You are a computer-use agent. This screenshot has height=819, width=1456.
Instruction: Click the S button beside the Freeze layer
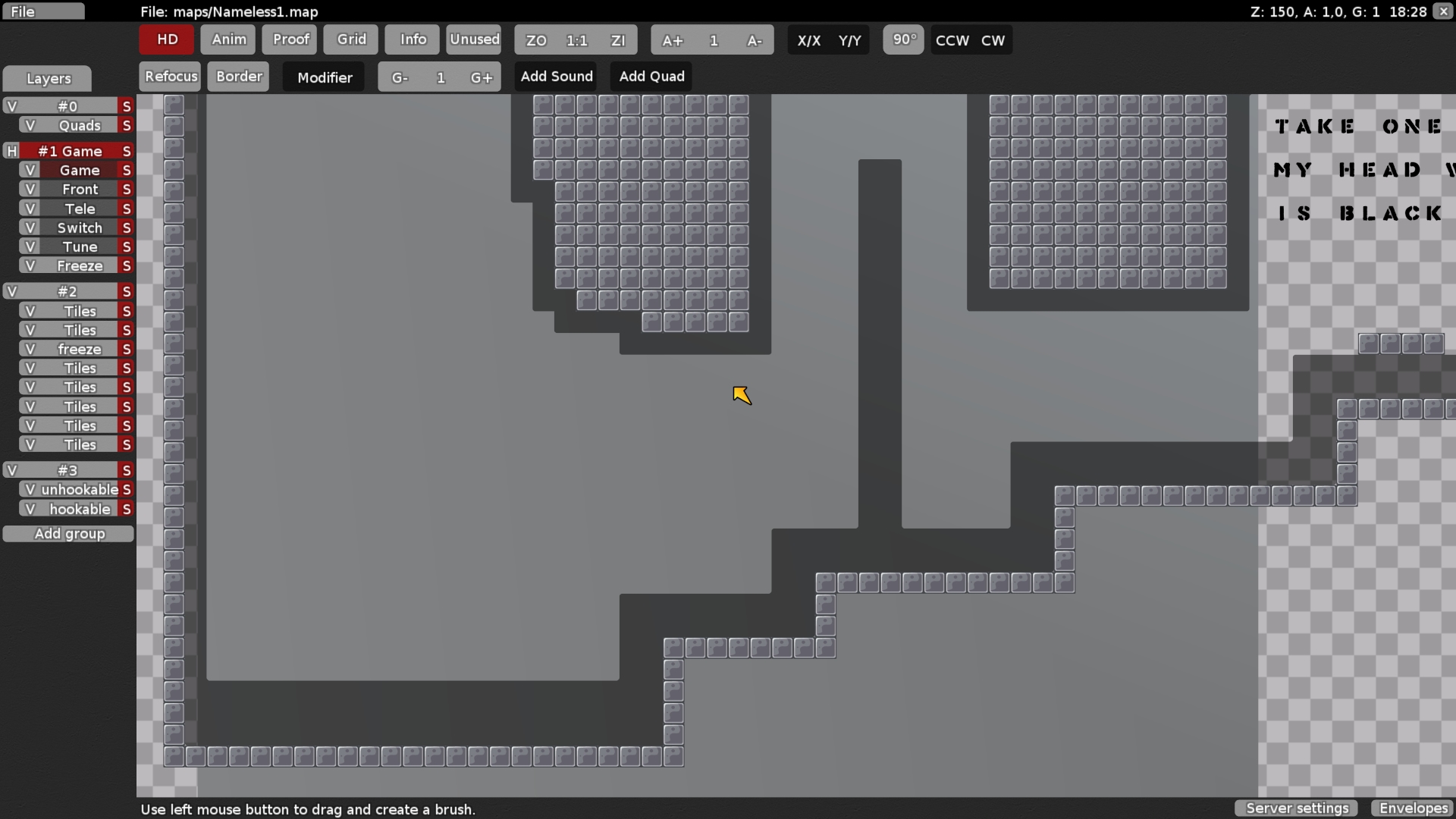[x=126, y=265]
